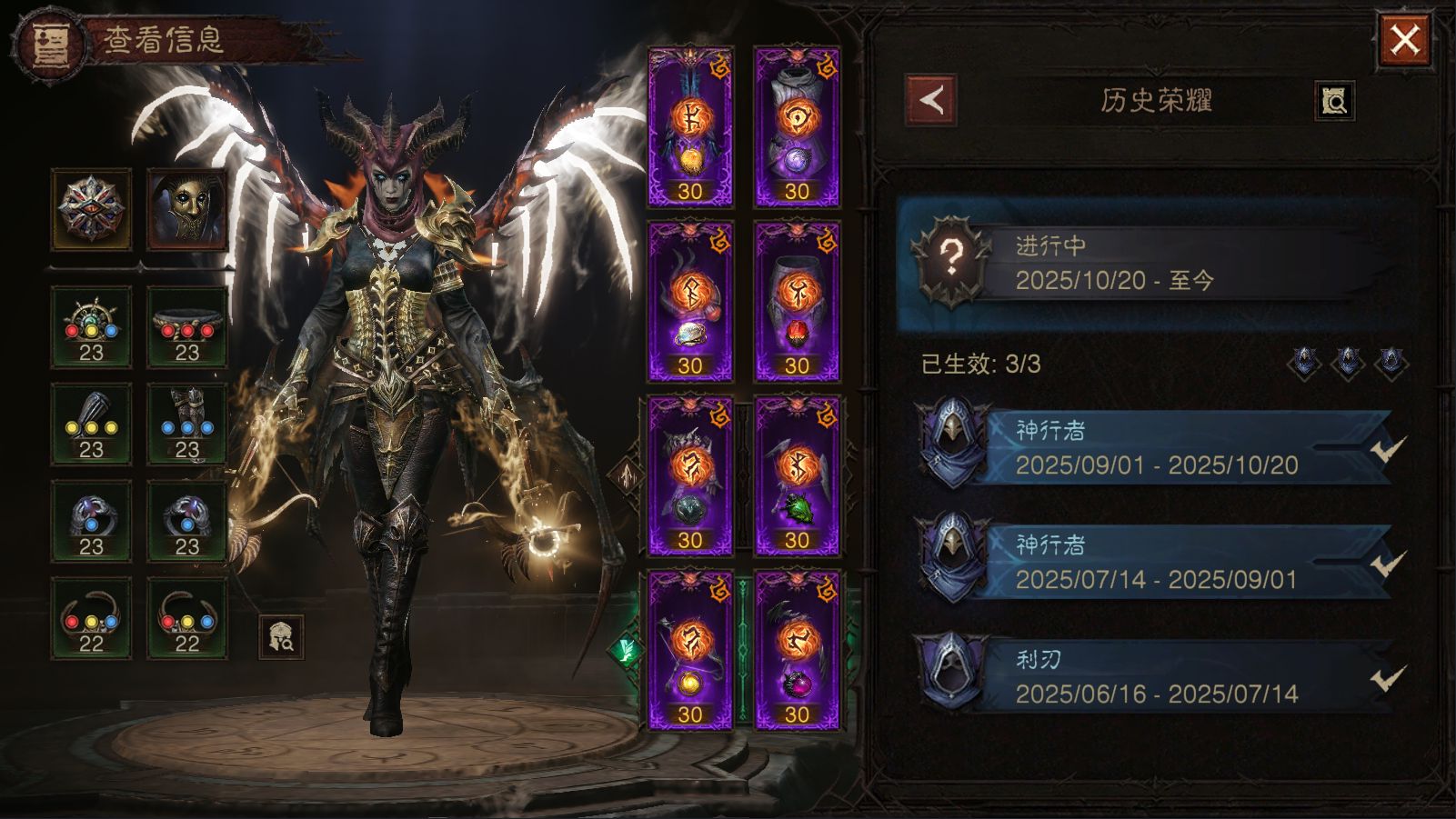Open the magnifier icon beside 历史荣耀 title
This screenshot has height=819, width=1456.
pyautogui.click(x=1334, y=101)
